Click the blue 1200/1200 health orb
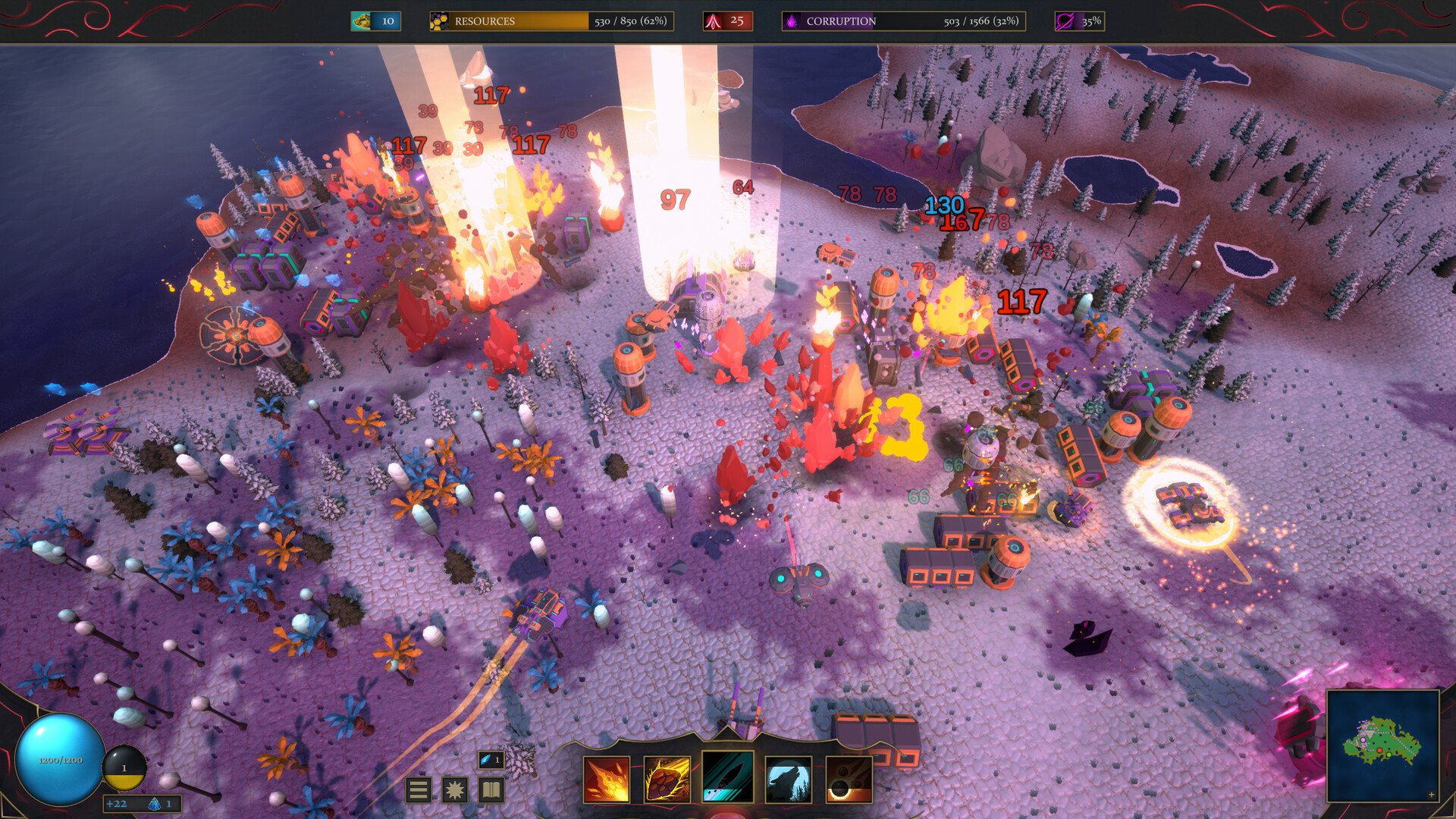Viewport: 1456px width, 819px height. (x=59, y=761)
